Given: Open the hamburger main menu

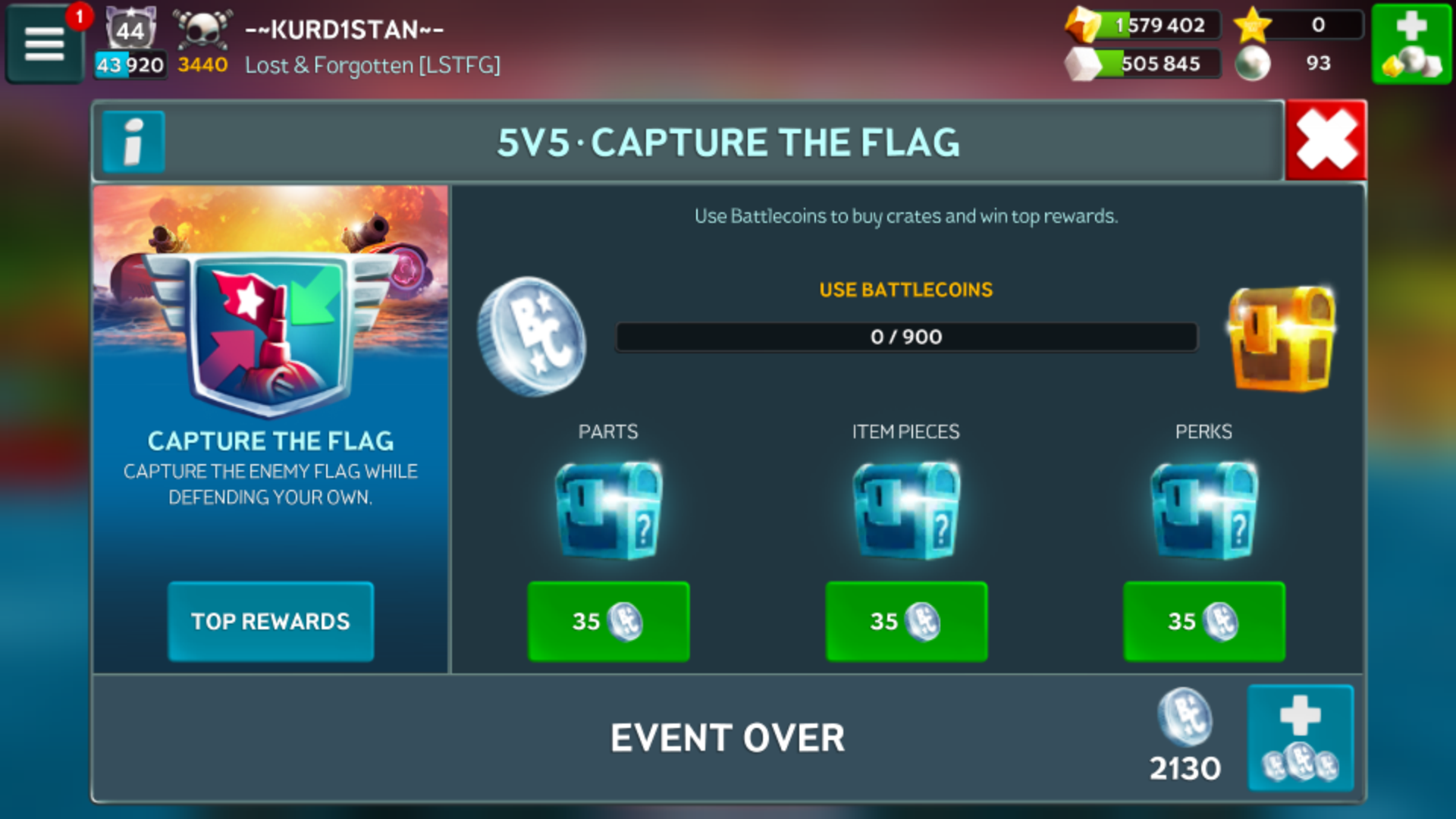Looking at the screenshot, I should coord(44,43).
